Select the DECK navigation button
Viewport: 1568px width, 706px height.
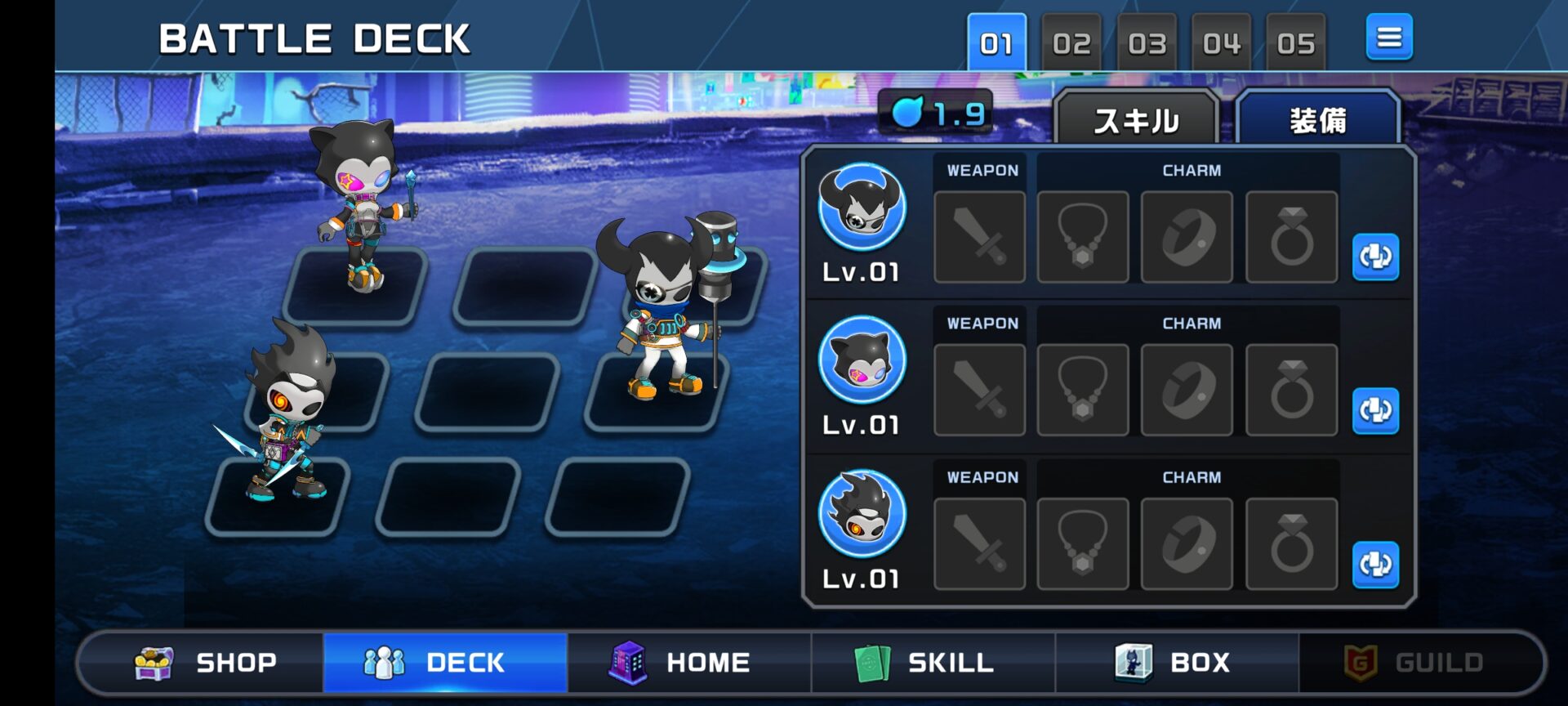(x=445, y=663)
